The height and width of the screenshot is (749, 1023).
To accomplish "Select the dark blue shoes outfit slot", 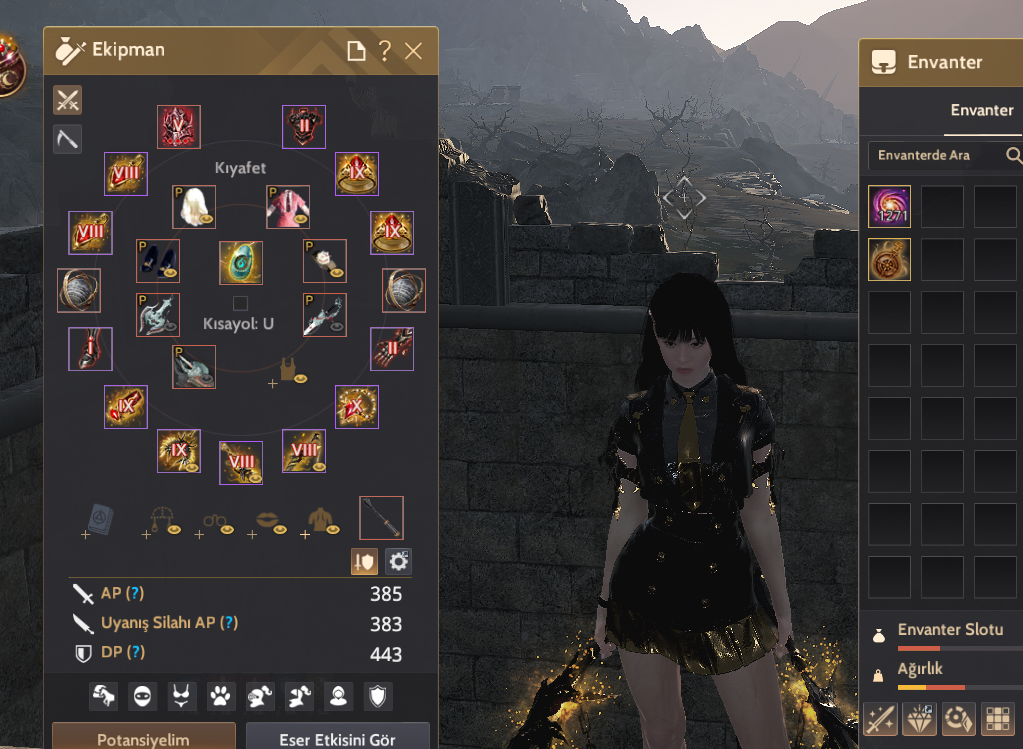I will pyautogui.click(x=157, y=260).
